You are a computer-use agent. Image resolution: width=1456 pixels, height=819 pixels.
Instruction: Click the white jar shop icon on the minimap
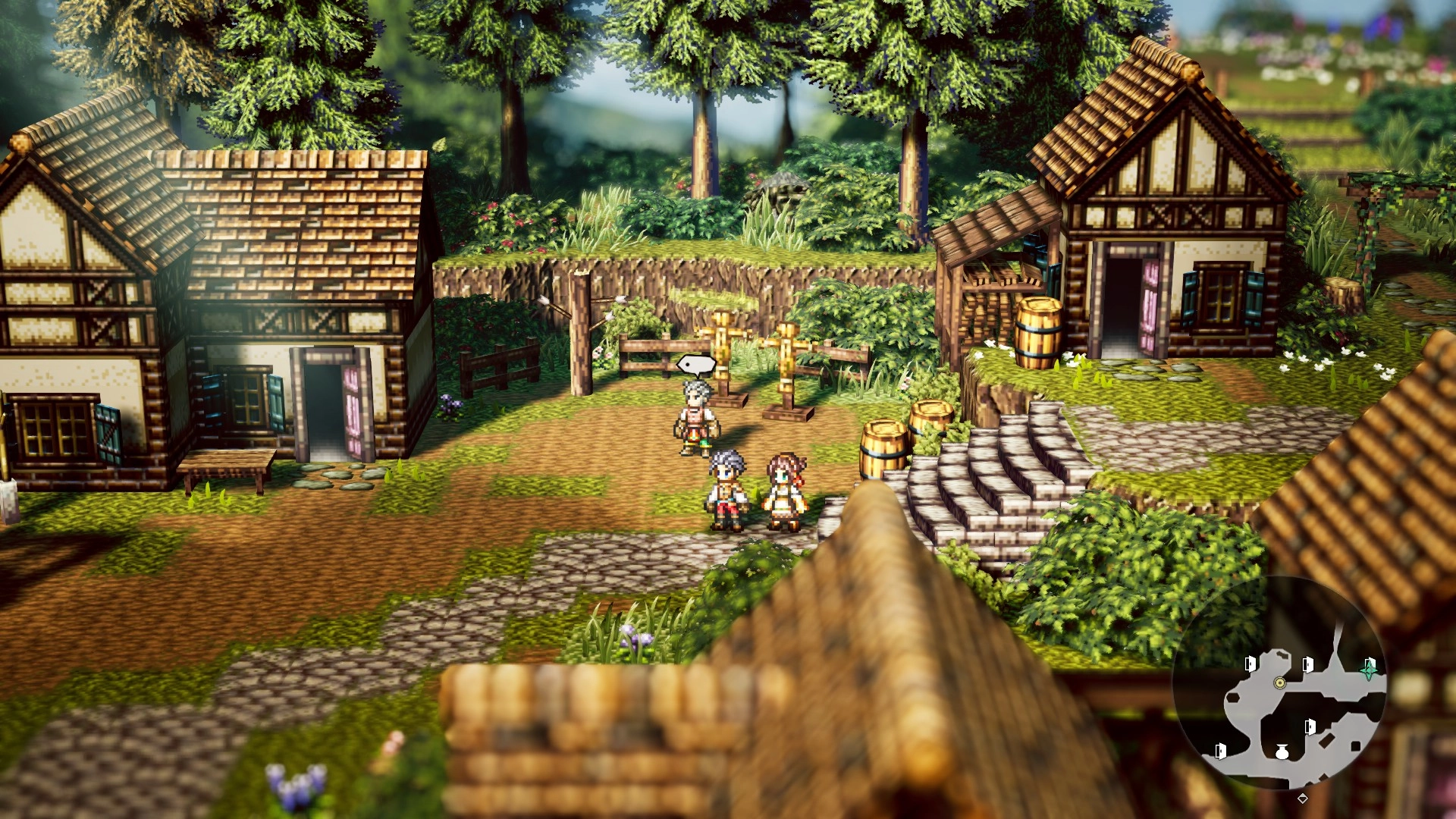point(1282,752)
